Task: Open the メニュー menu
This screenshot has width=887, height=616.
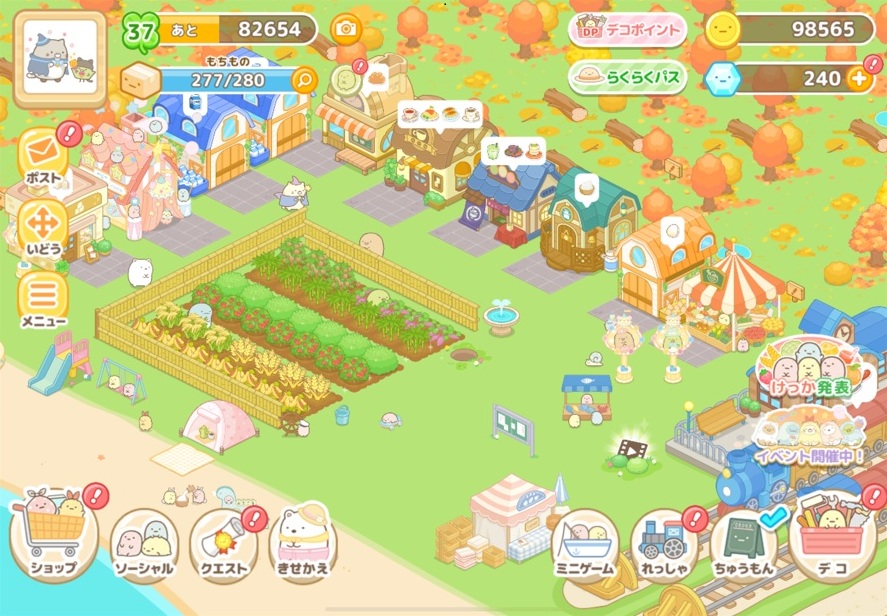Action: pyautogui.click(x=43, y=300)
